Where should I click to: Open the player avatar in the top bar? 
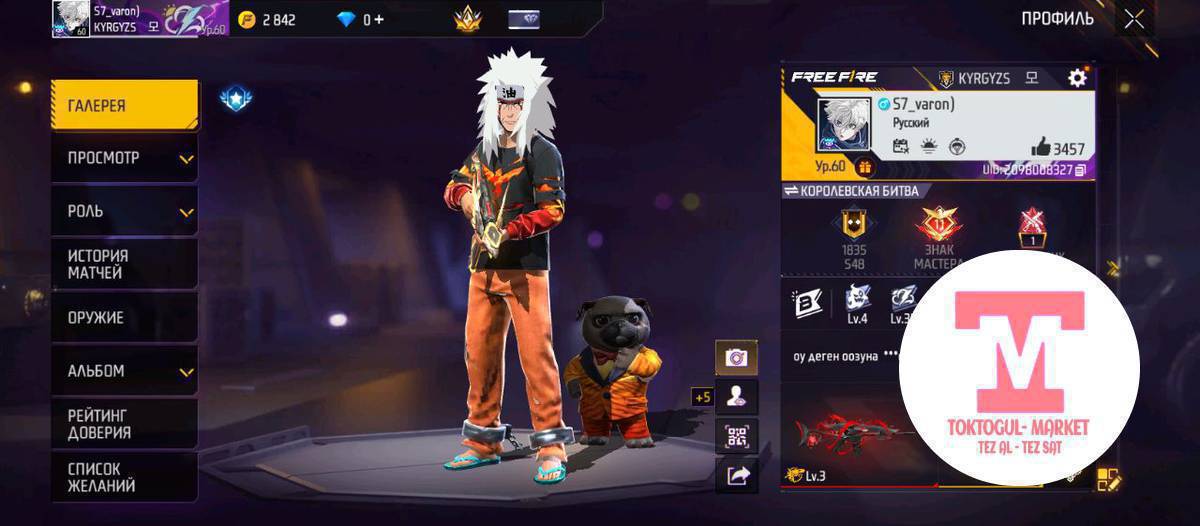(x=70, y=19)
